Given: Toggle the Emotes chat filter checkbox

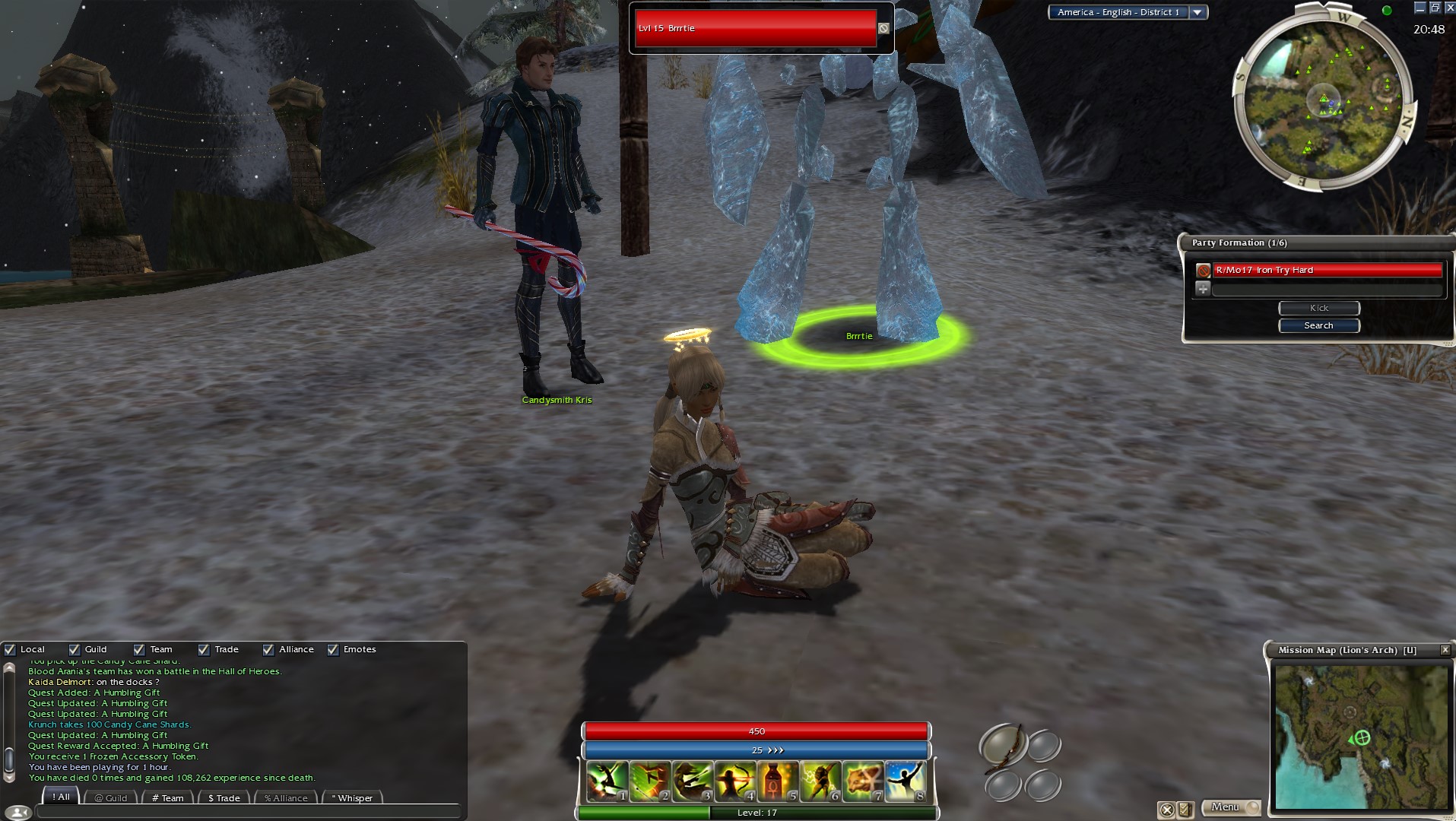Looking at the screenshot, I should (x=333, y=649).
